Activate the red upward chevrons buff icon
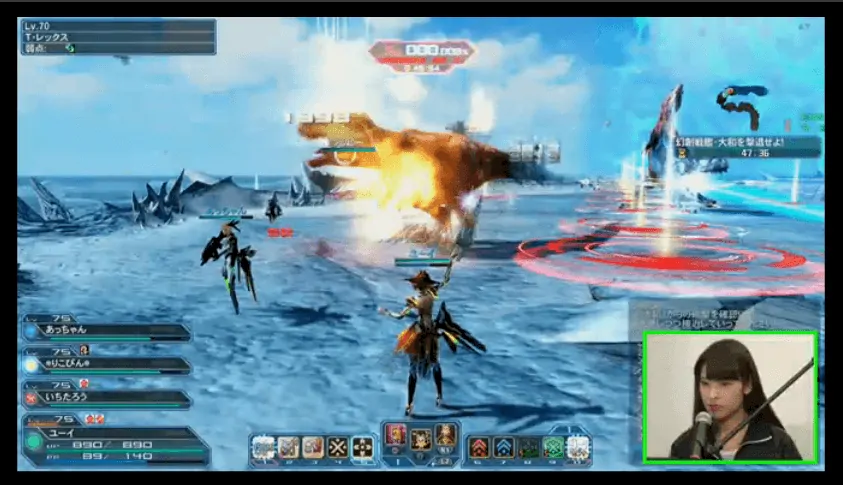 click(479, 447)
